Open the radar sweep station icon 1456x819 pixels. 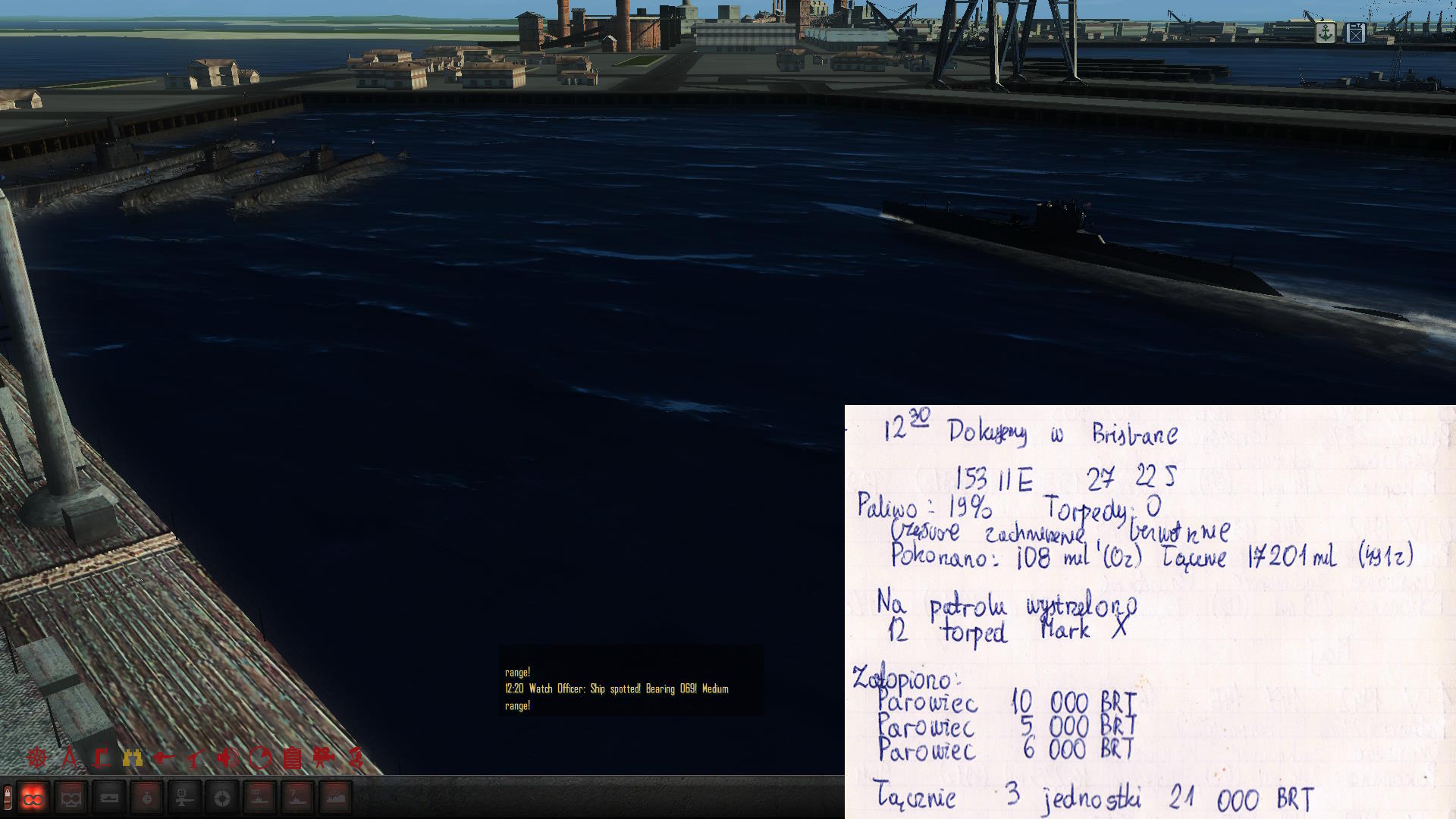pos(260,757)
